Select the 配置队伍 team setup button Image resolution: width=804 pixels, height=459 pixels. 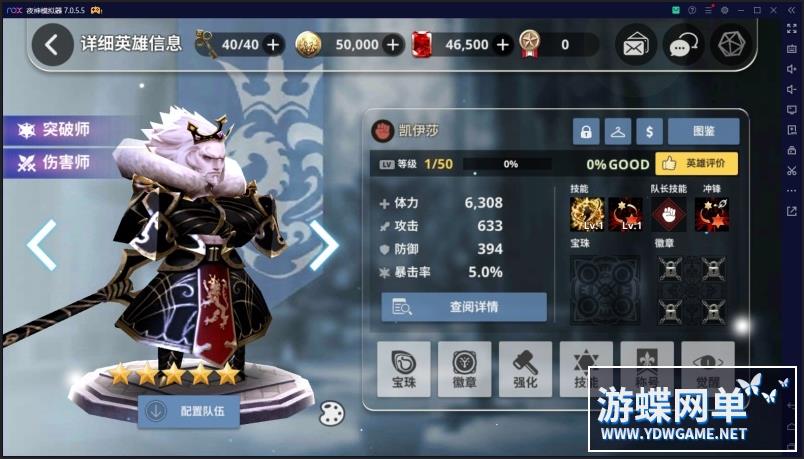click(x=195, y=410)
